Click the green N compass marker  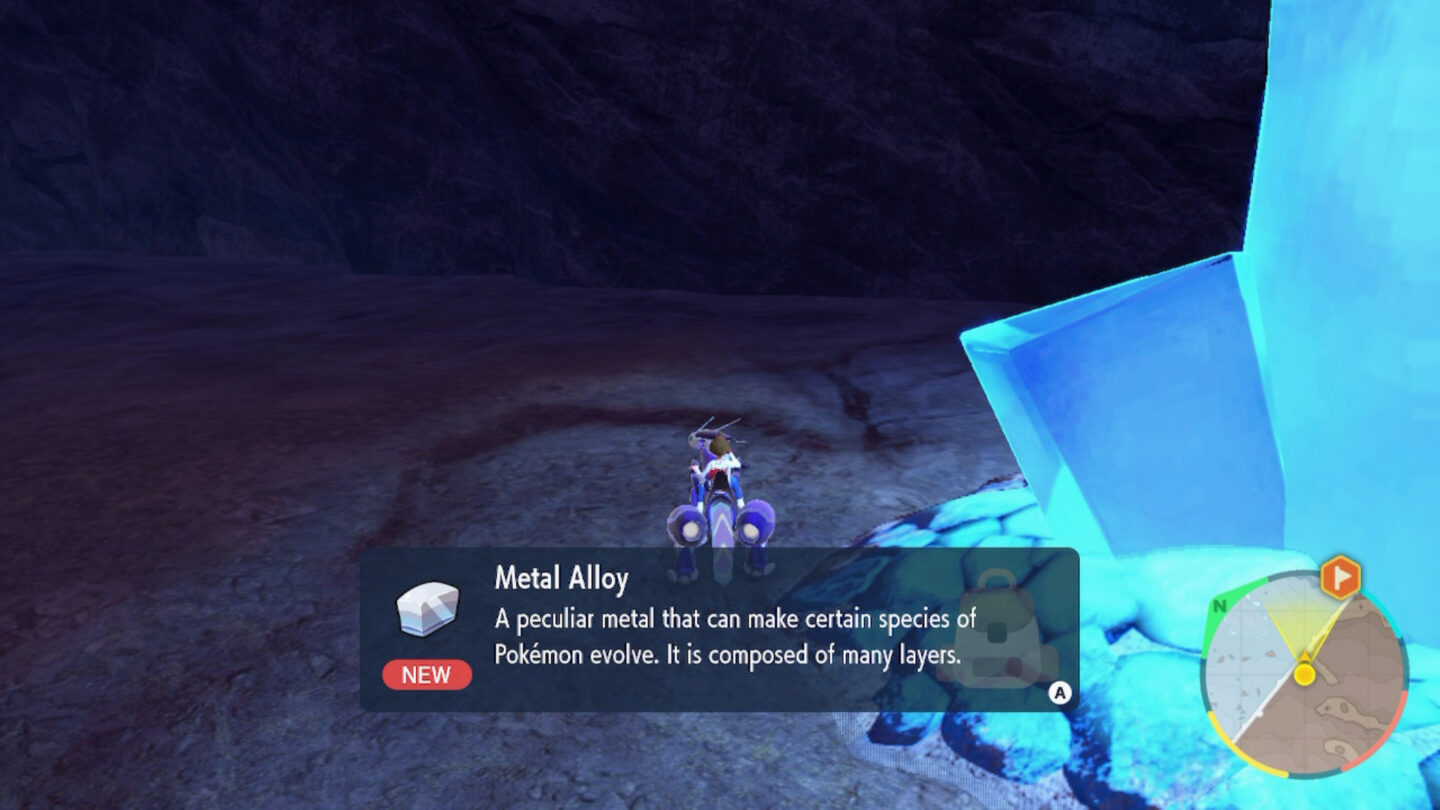click(1220, 606)
